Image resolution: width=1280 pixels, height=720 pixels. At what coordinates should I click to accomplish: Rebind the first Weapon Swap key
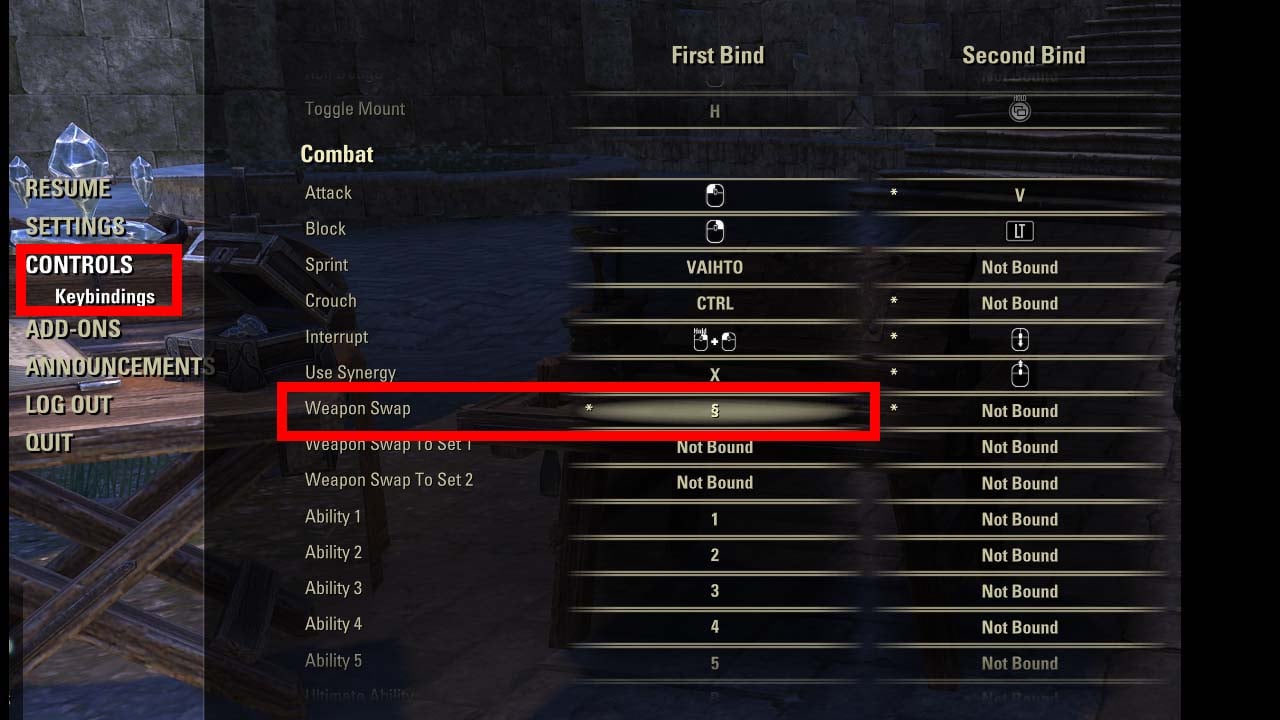pyautogui.click(x=715, y=411)
